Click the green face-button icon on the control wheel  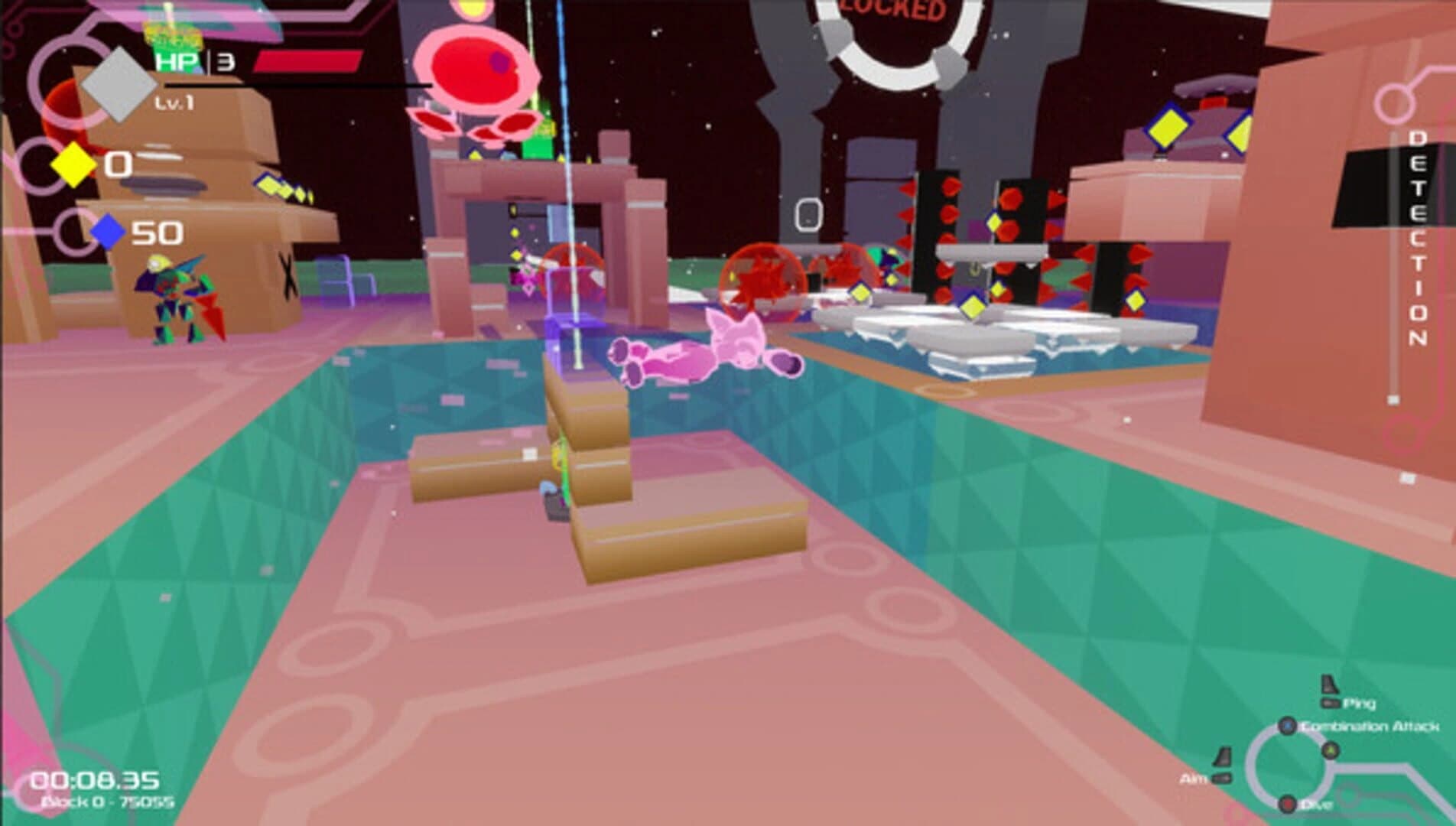1331,750
